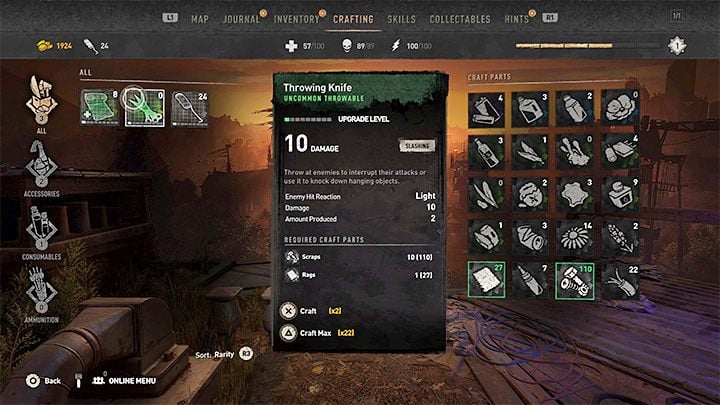
Task: Pick the lockpick blueprint with count 24
Action: (189, 108)
